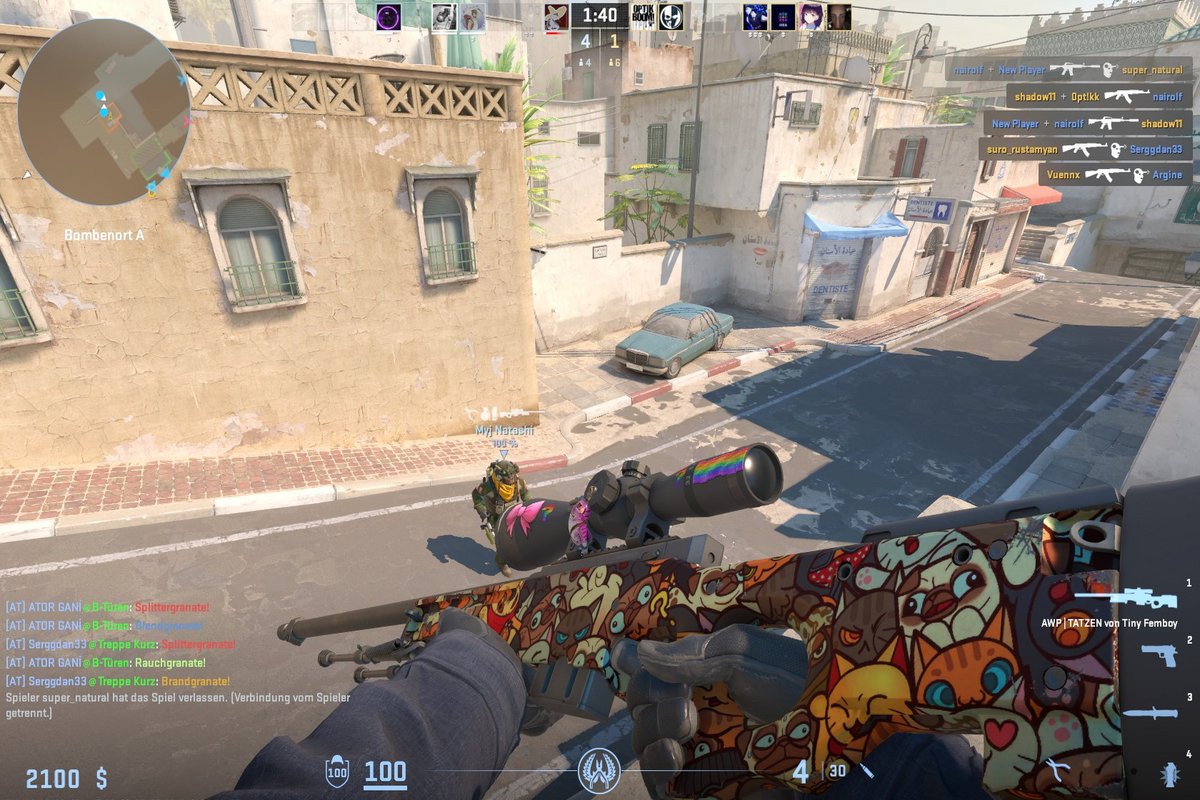1200x800 pixels.
Task: Choose the grenade slot icon
Action: pyautogui.click(x=1168, y=772)
